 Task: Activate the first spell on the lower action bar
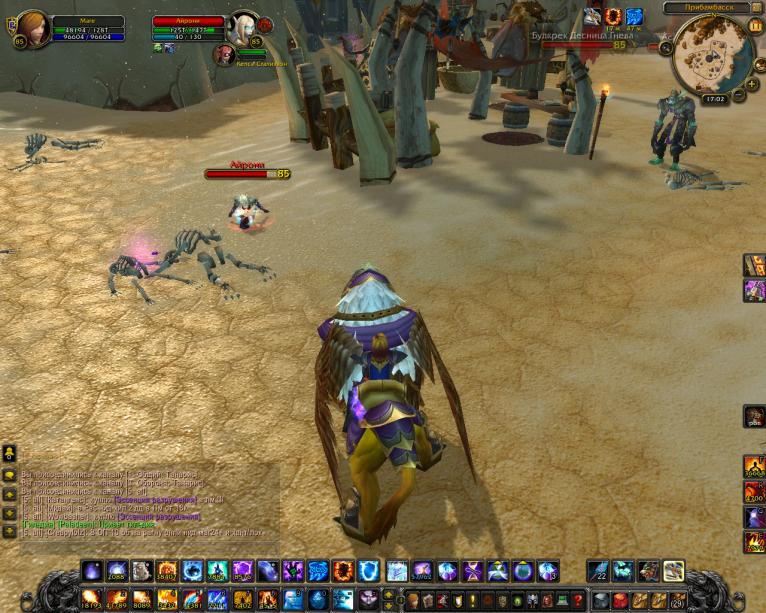click(x=90, y=599)
